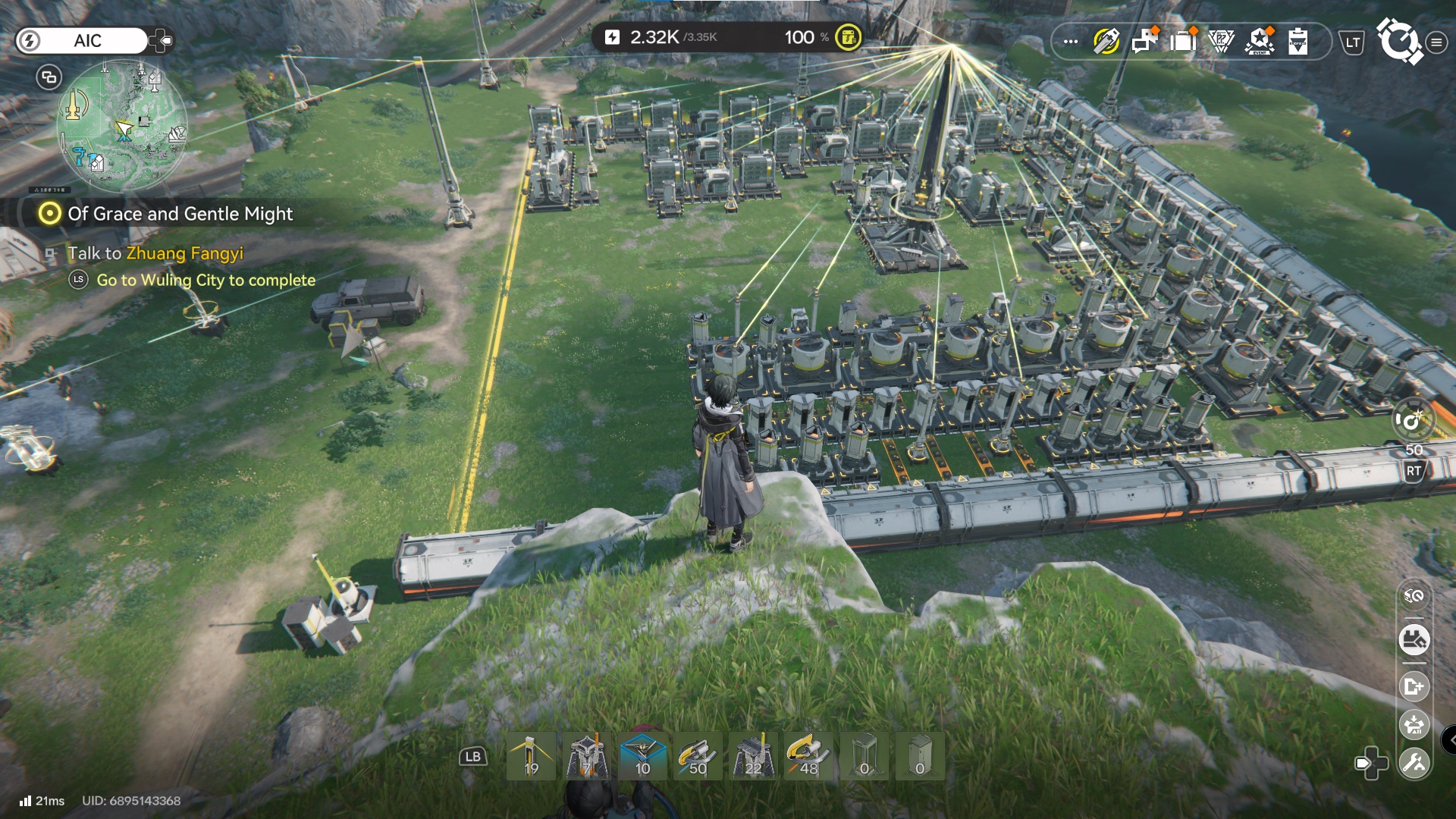
Task: Open the hamburger main menu button
Action: tap(1436, 42)
